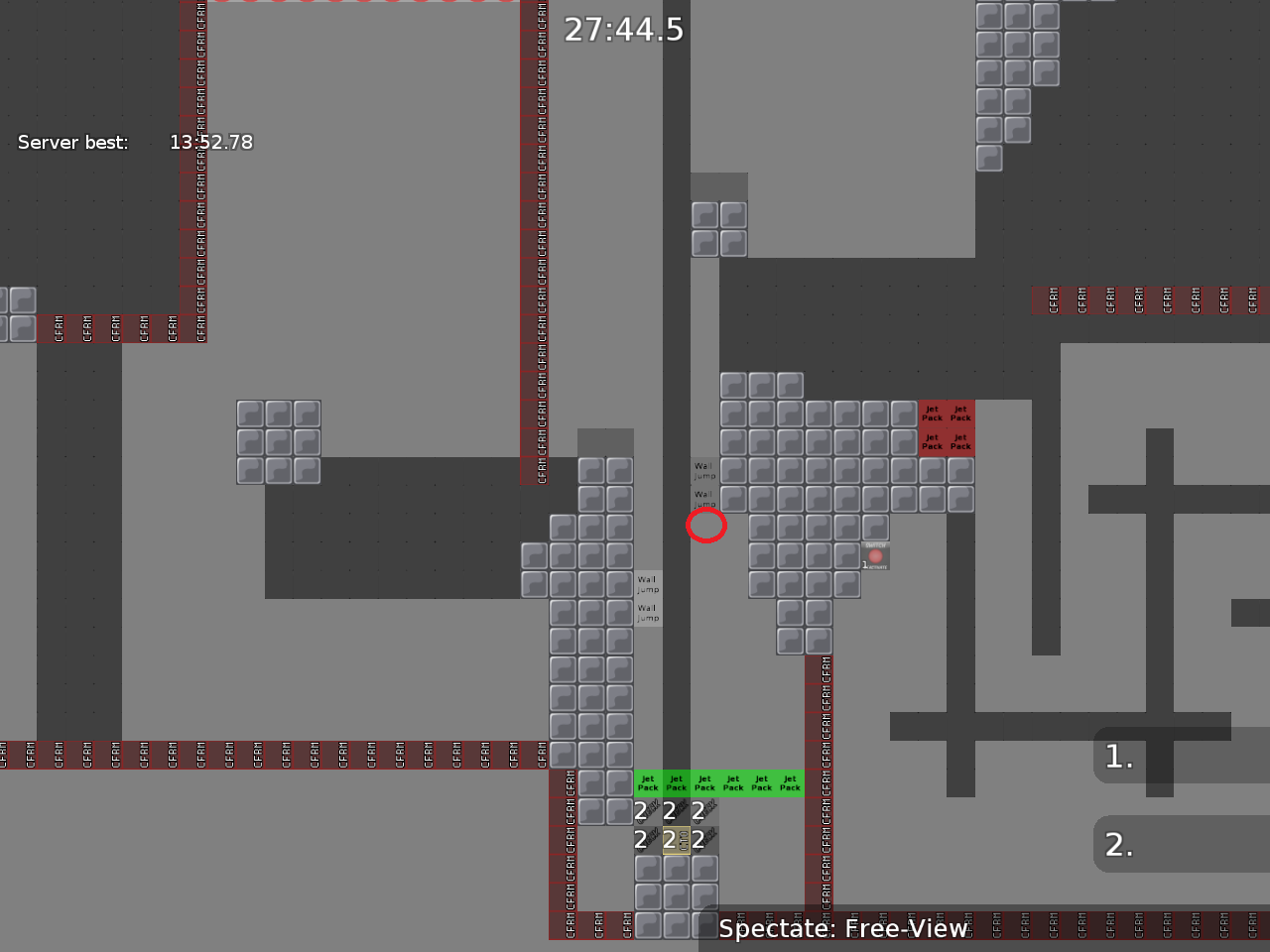1270x952 pixels.
Task: Click the SWITCH tile labeled activate
Action: pos(874,556)
